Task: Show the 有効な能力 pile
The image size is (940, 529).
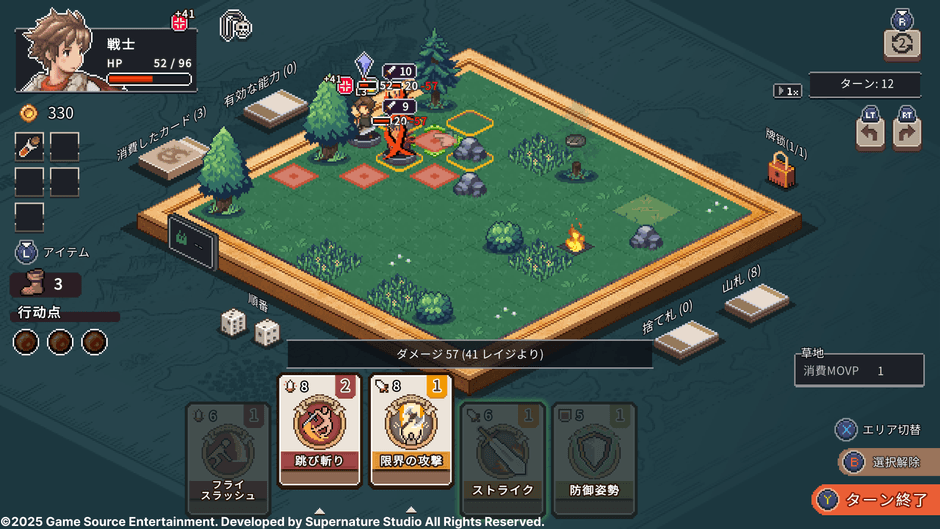Action: (275, 107)
